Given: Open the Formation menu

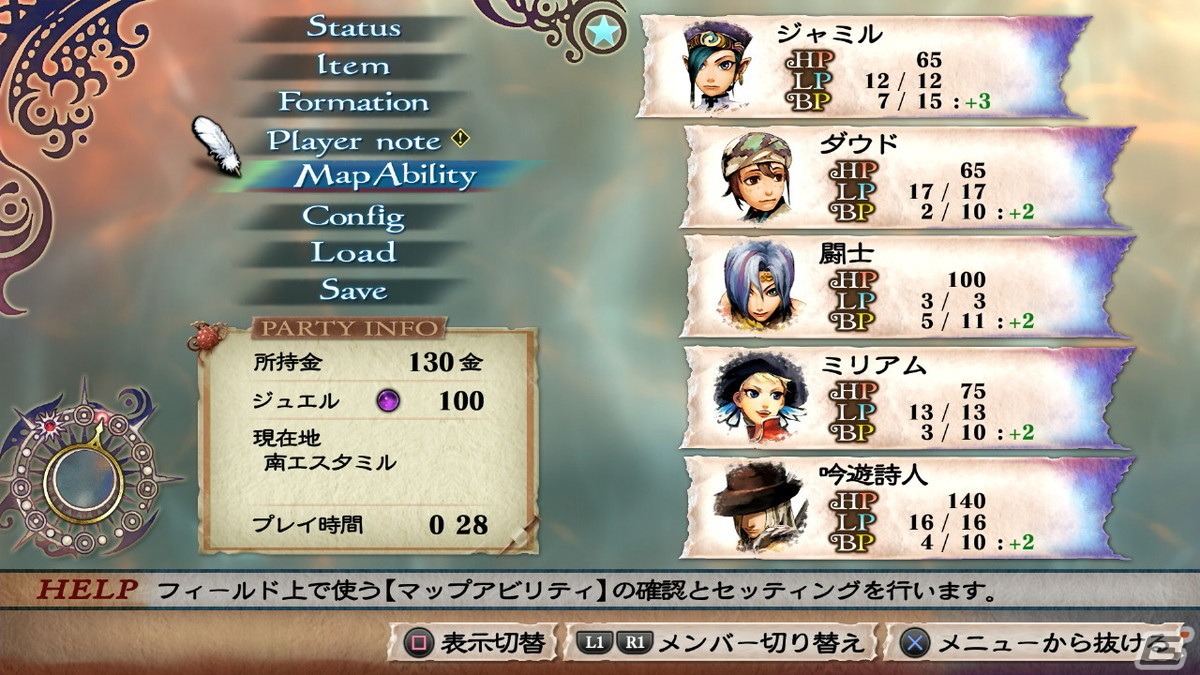Looking at the screenshot, I should tap(353, 102).
